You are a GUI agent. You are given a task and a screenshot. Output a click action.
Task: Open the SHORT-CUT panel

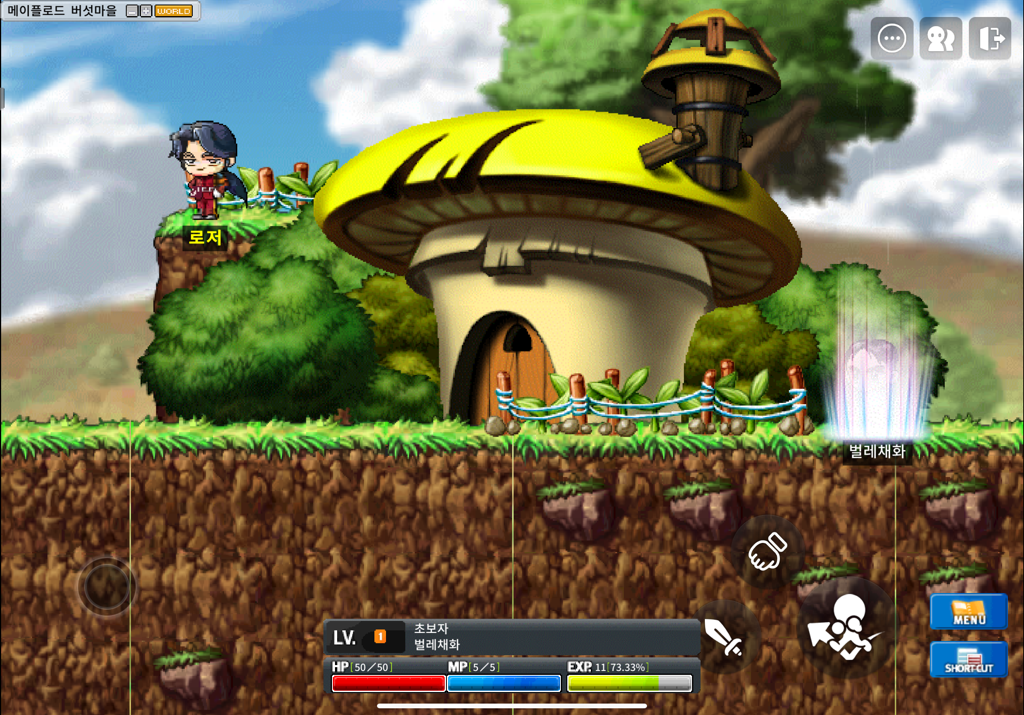968,659
